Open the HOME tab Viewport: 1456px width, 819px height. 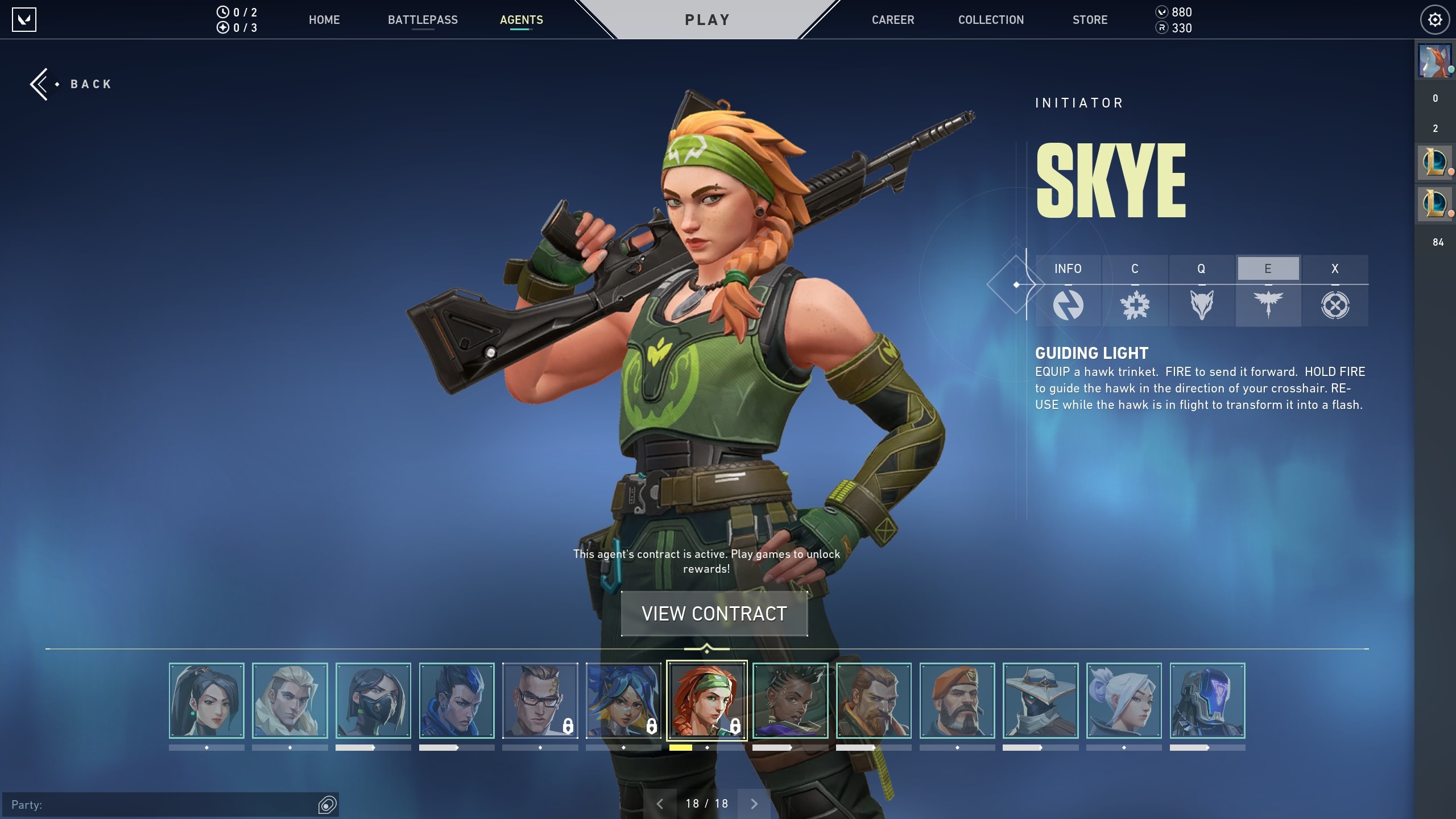click(324, 20)
